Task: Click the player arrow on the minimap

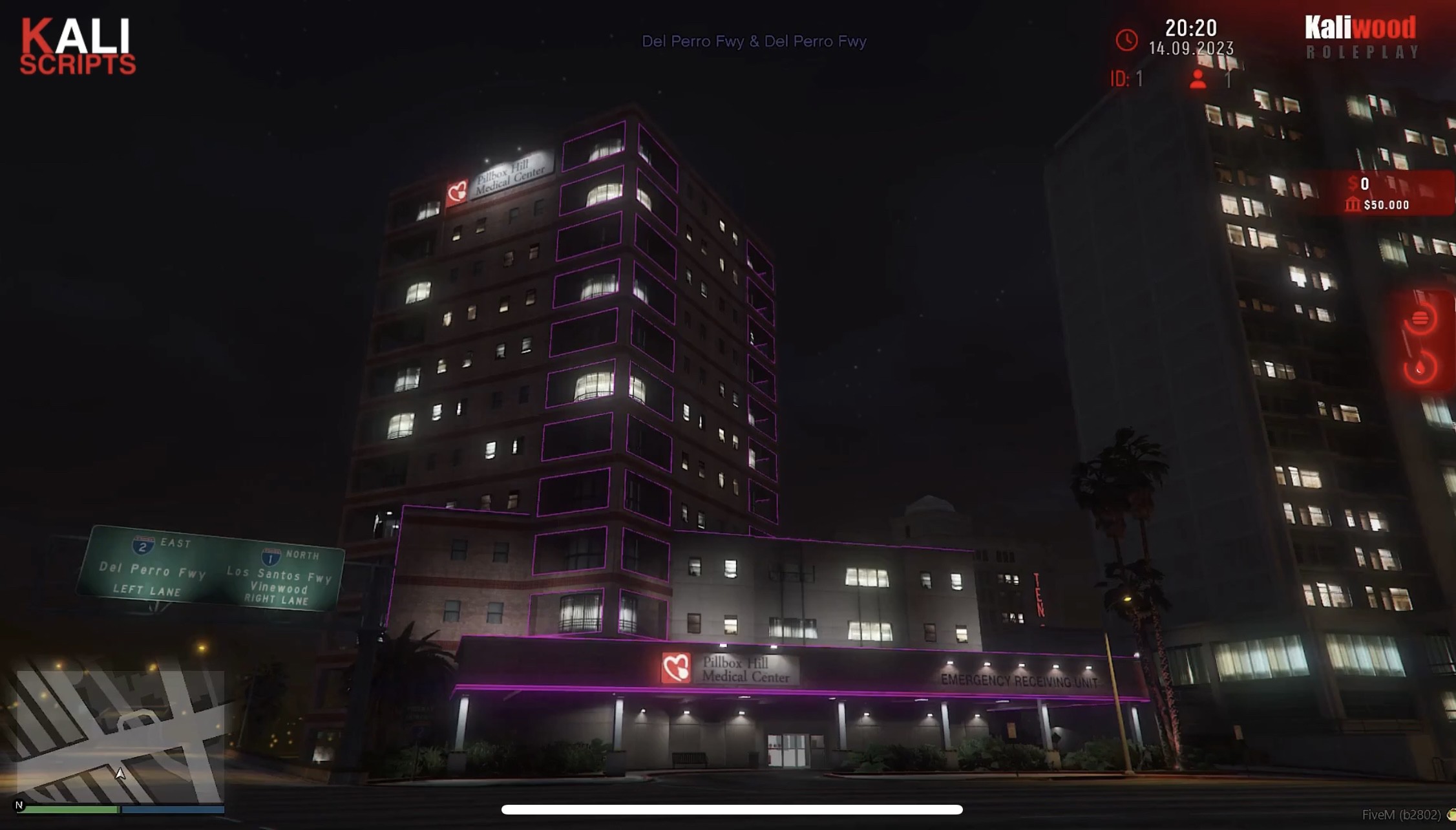Action: [x=120, y=773]
